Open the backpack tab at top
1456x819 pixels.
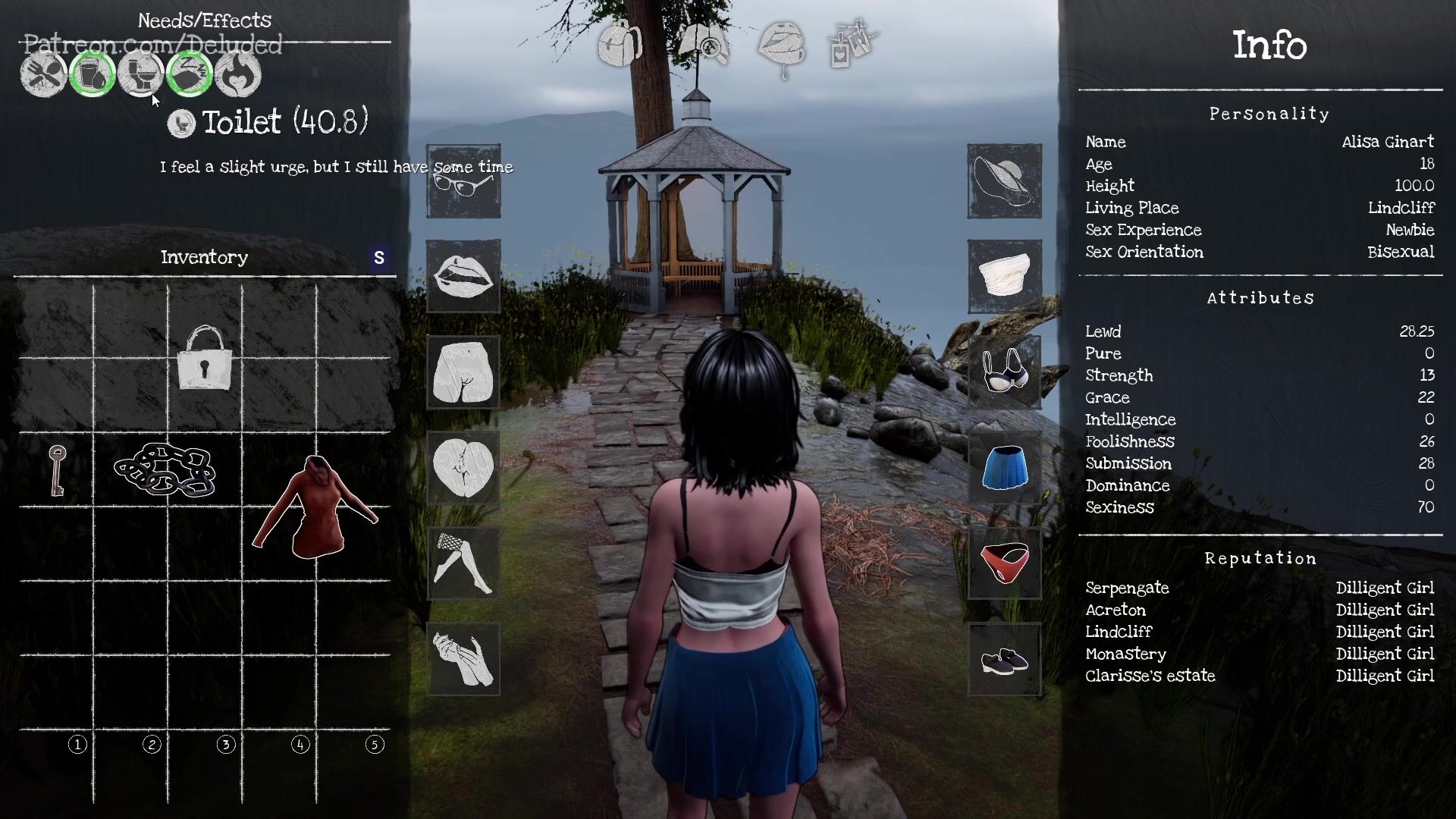[620, 44]
